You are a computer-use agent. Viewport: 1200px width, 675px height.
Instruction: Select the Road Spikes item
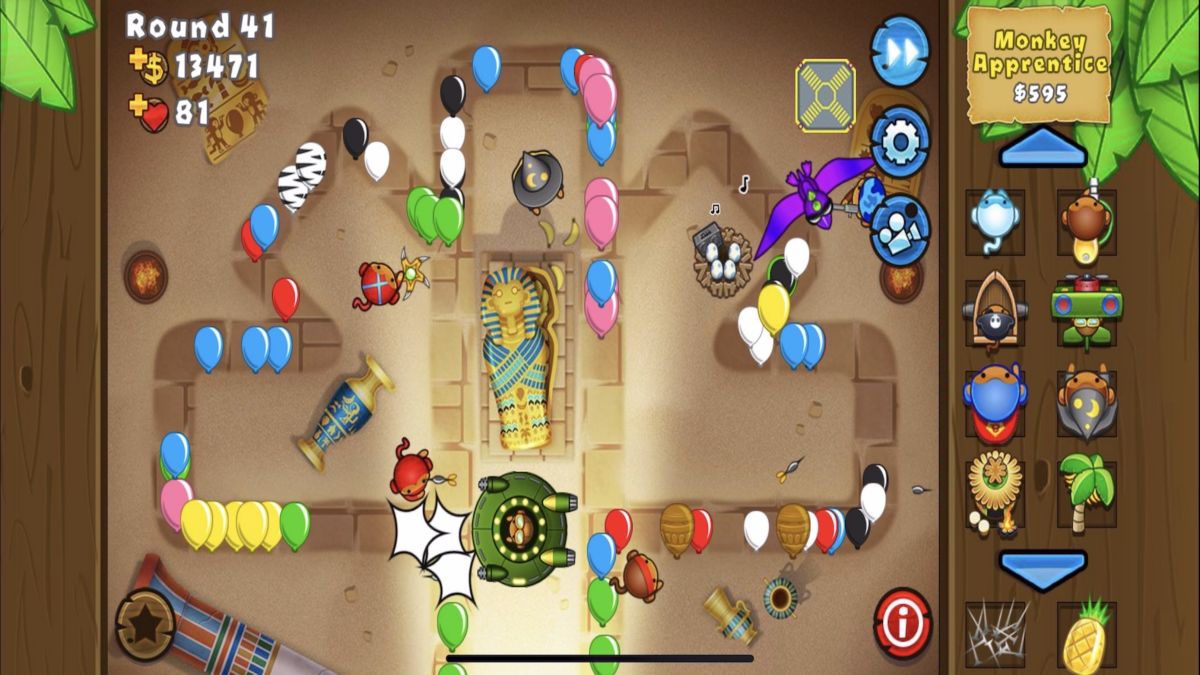(995, 632)
